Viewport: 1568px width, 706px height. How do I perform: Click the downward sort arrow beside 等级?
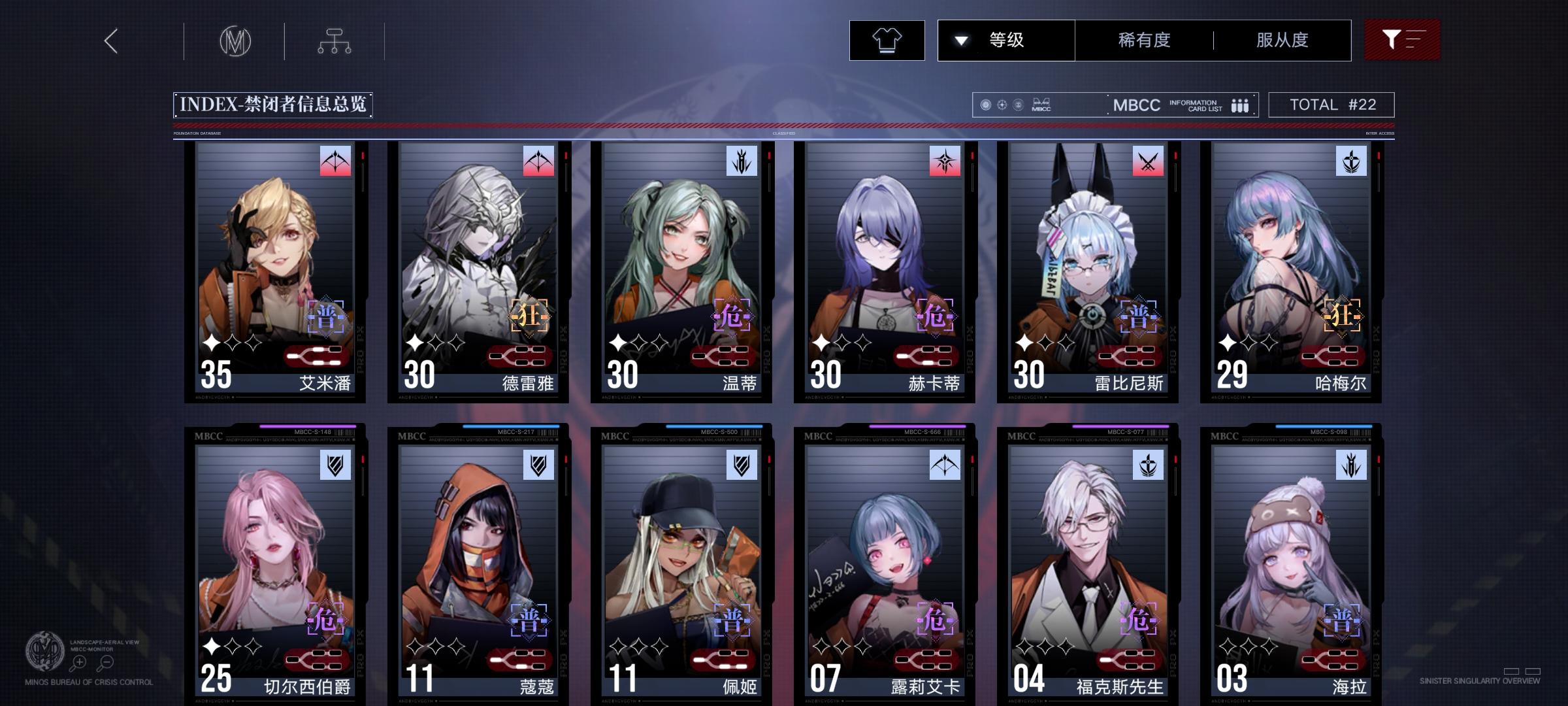(x=961, y=40)
